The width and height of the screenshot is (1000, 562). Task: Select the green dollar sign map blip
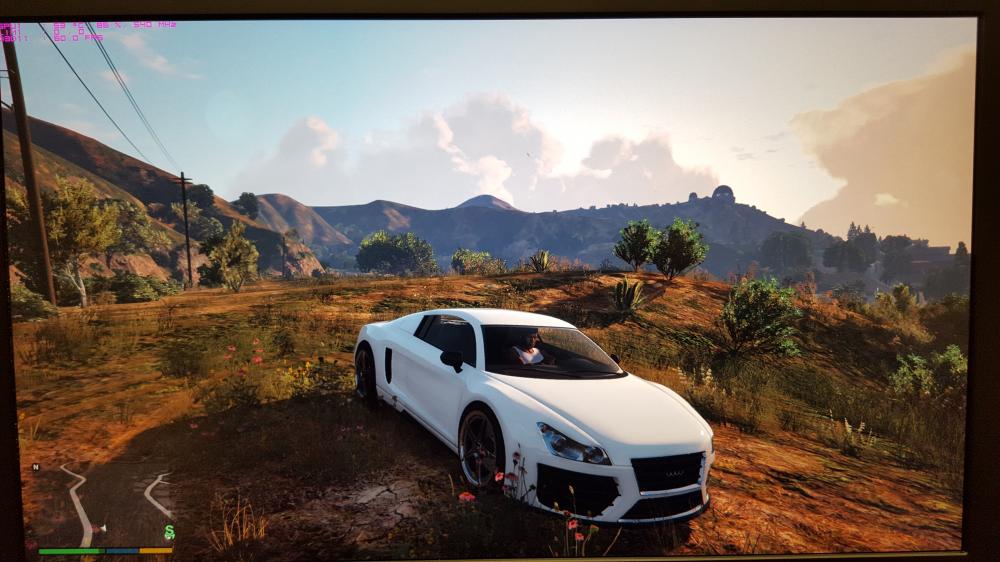(x=169, y=532)
